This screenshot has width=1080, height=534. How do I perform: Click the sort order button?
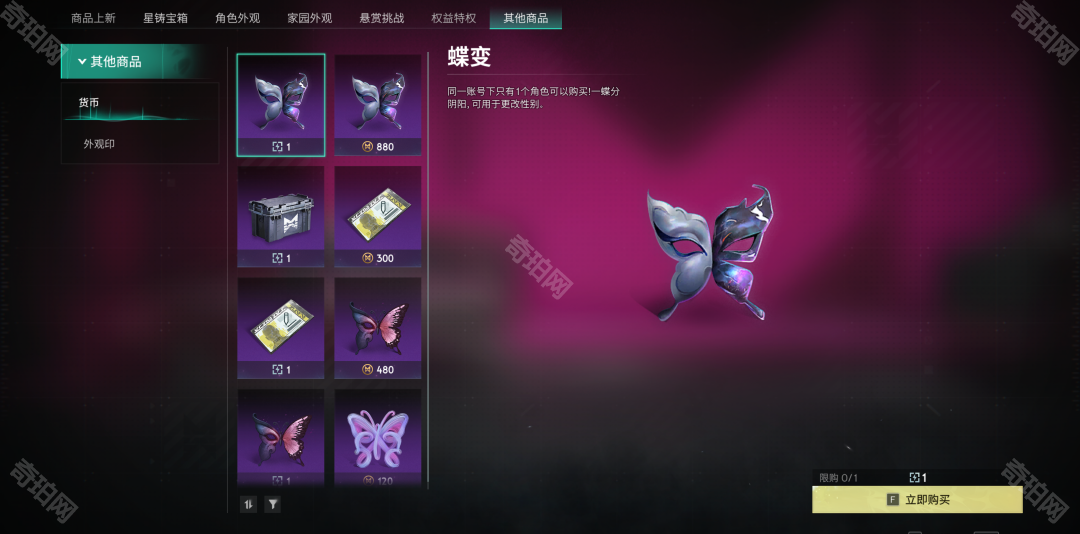point(249,504)
